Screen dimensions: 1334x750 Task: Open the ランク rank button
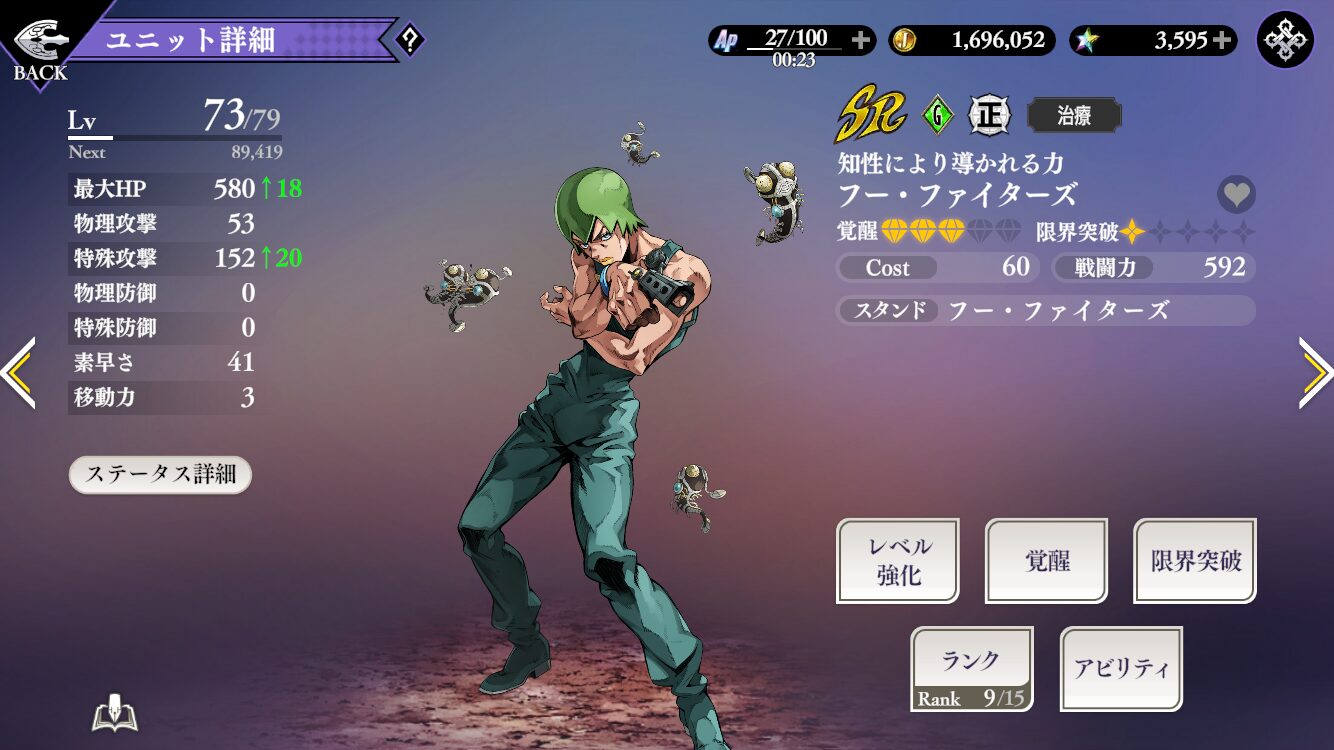click(x=972, y=669)
